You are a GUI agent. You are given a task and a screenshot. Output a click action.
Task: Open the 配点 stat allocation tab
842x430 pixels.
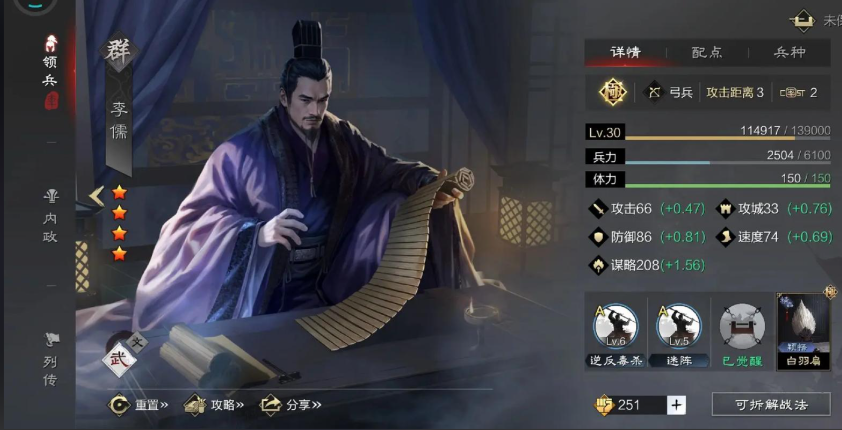coord(706,53)
